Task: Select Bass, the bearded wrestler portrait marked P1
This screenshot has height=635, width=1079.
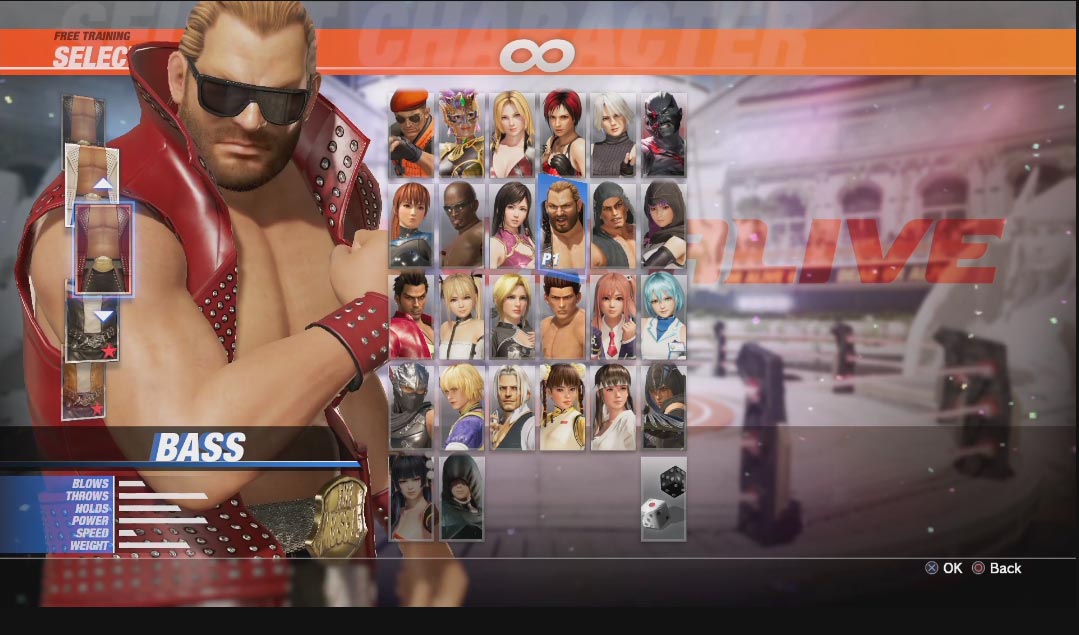Action: 562,225
